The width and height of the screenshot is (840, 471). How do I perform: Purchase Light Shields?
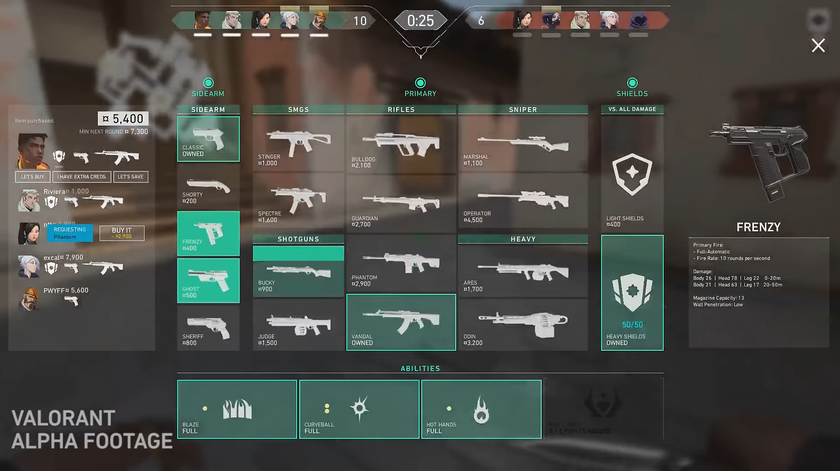[631, 175]
